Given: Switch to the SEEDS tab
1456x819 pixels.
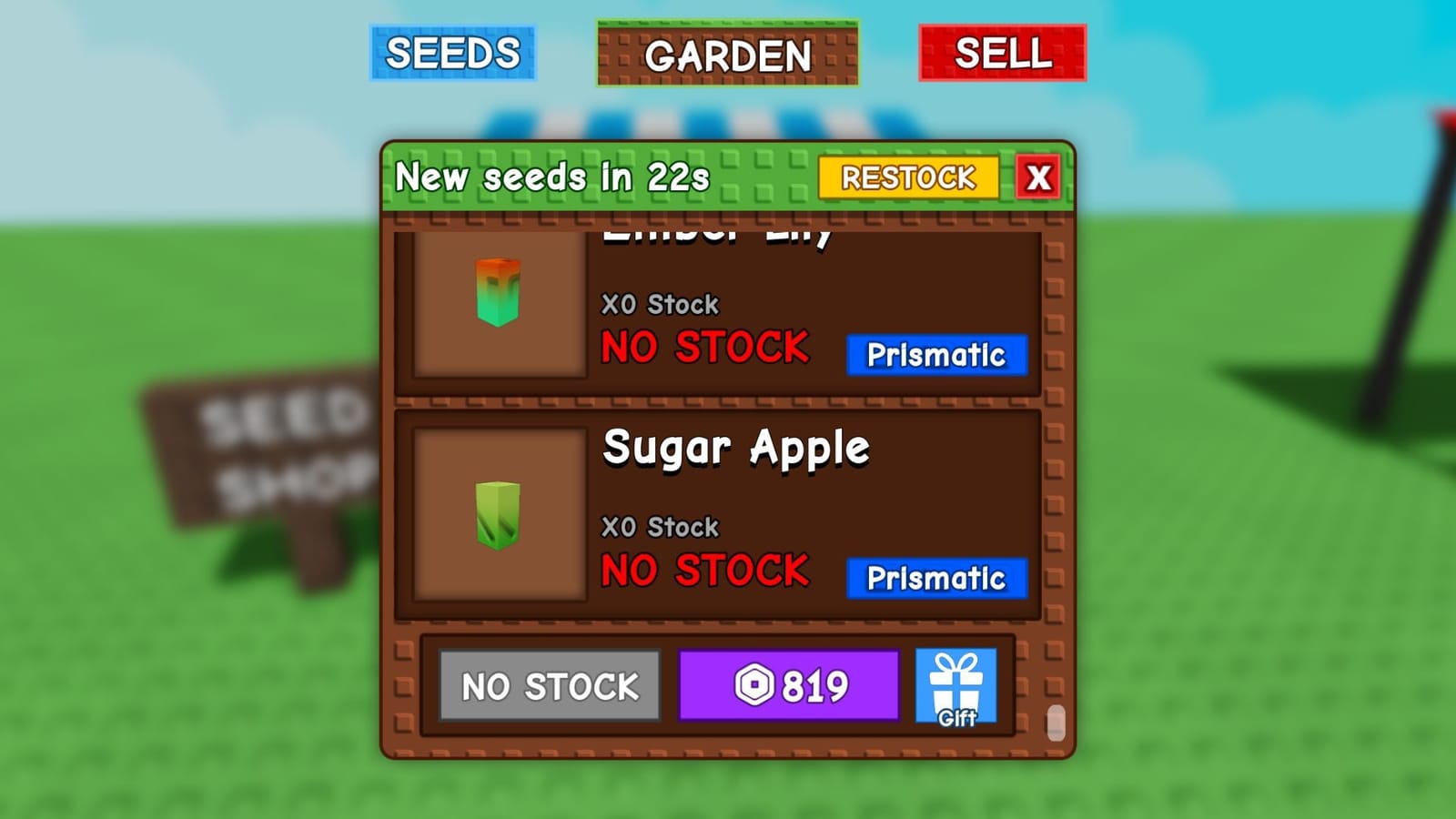Looking at the screenshot, I should tap(452, 54).
